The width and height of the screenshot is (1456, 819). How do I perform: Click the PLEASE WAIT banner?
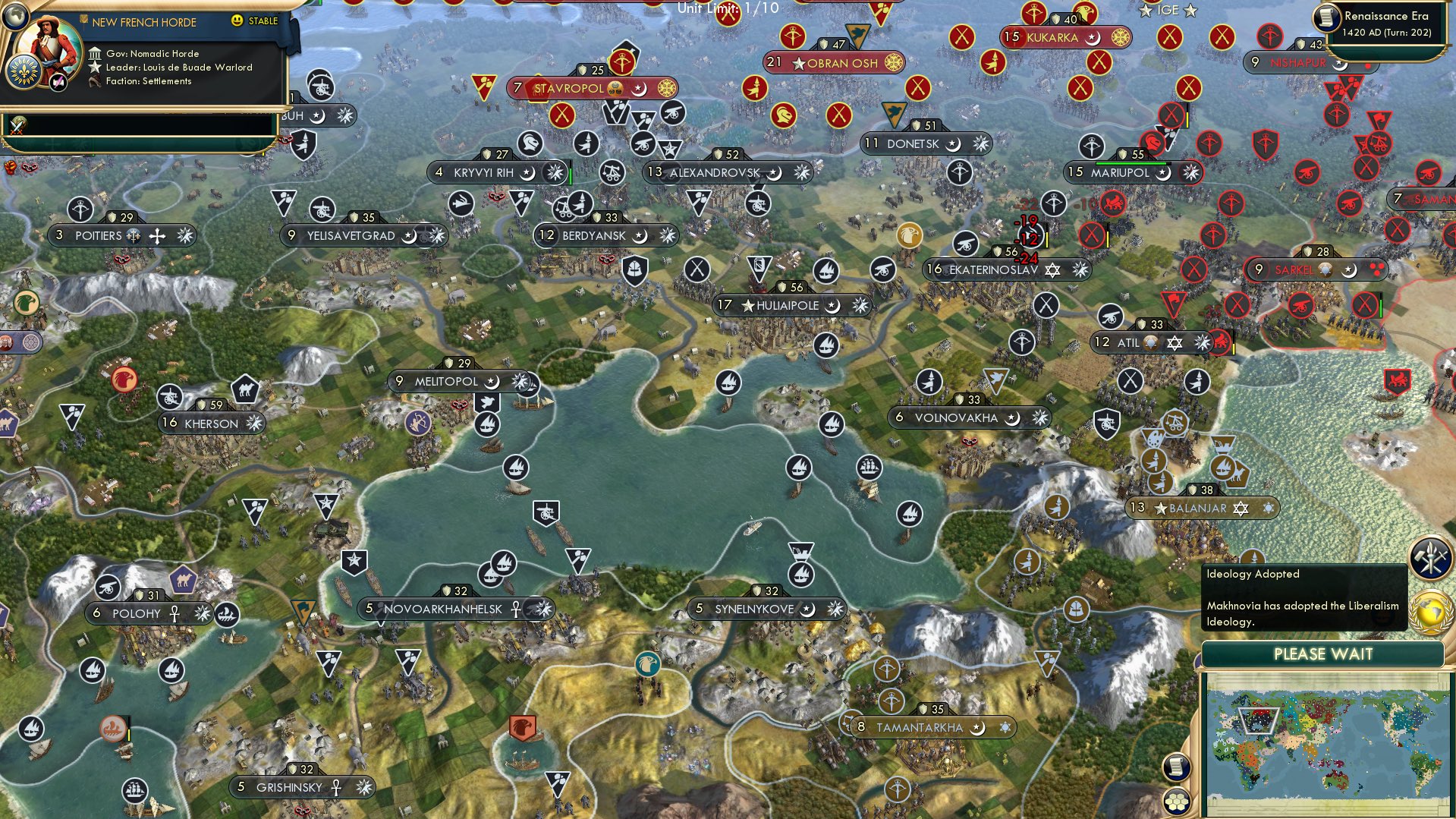click(1325, 654)
